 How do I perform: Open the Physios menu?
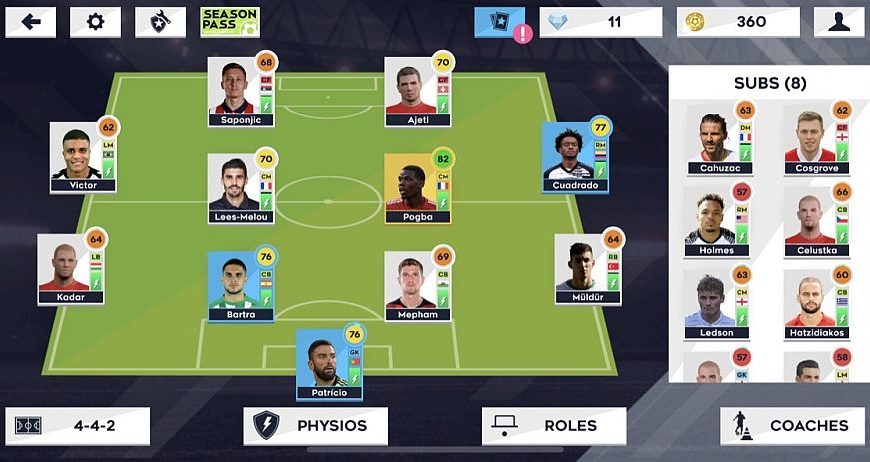pos(315,426)
